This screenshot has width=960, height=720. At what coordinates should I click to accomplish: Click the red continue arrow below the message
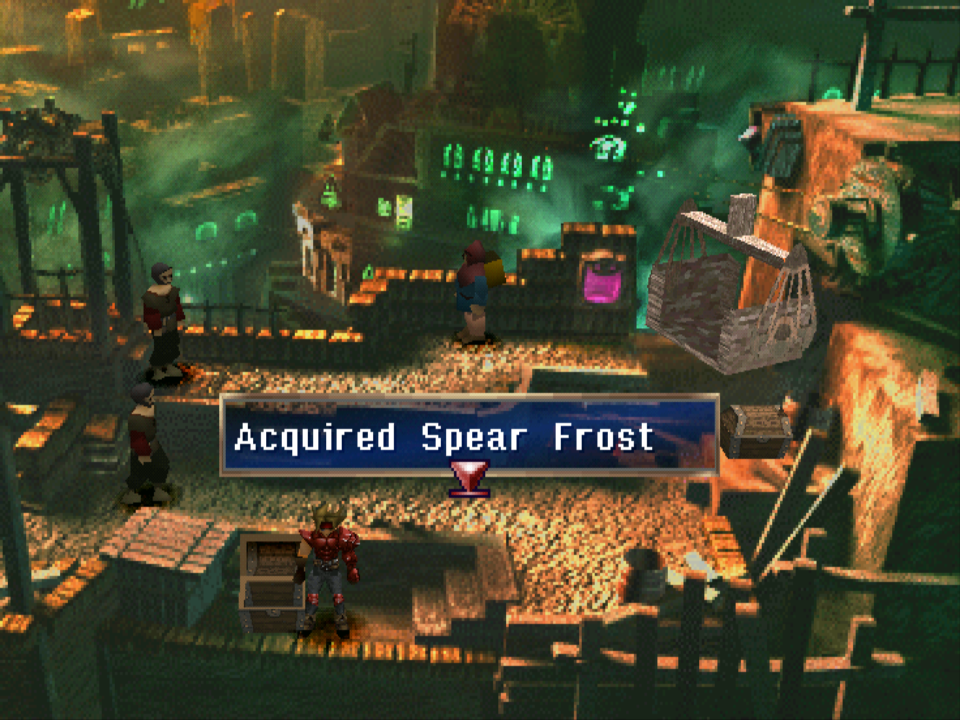pyautogui.click(x=468, y=477)
